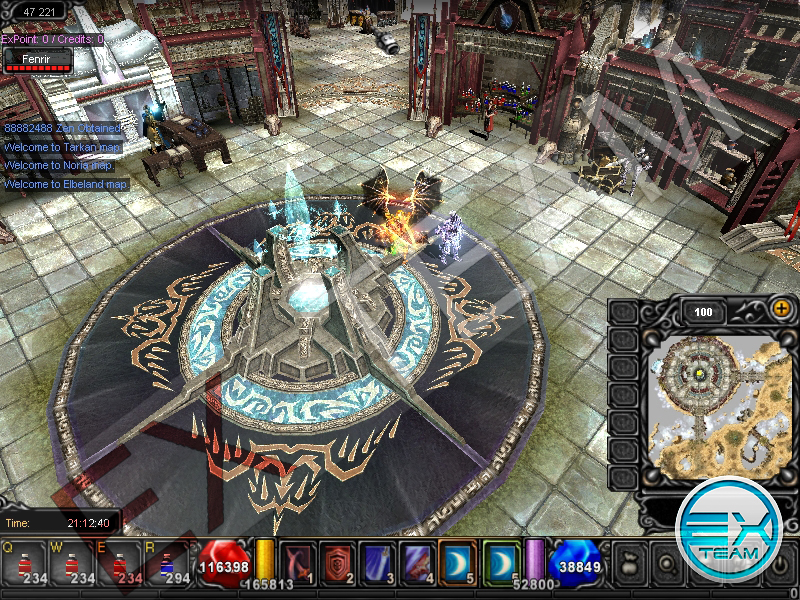Select the Fenrir pet status panel

pyautogui.click(x=38, y=60)
